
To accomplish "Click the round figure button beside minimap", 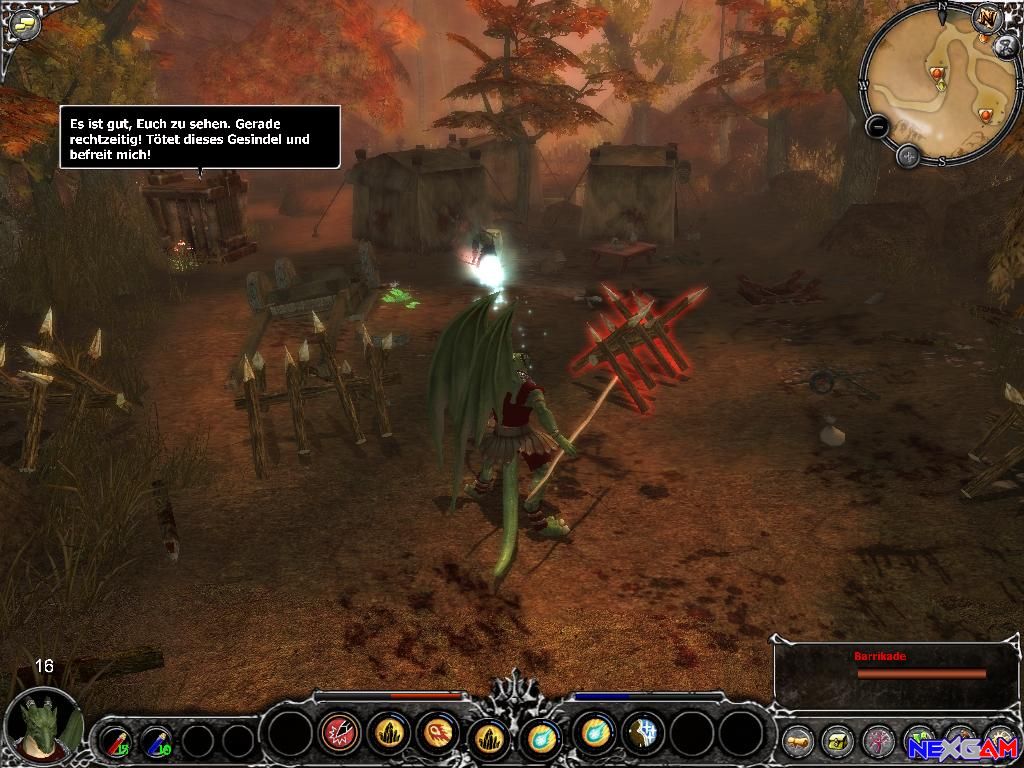I will (1006, 46).
